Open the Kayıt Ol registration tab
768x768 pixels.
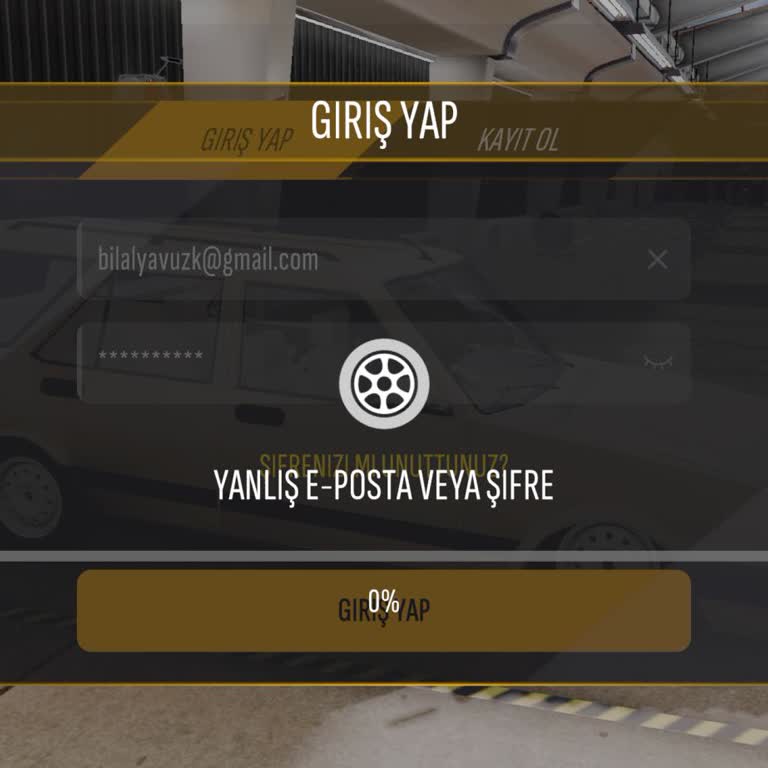click(518, 139)
